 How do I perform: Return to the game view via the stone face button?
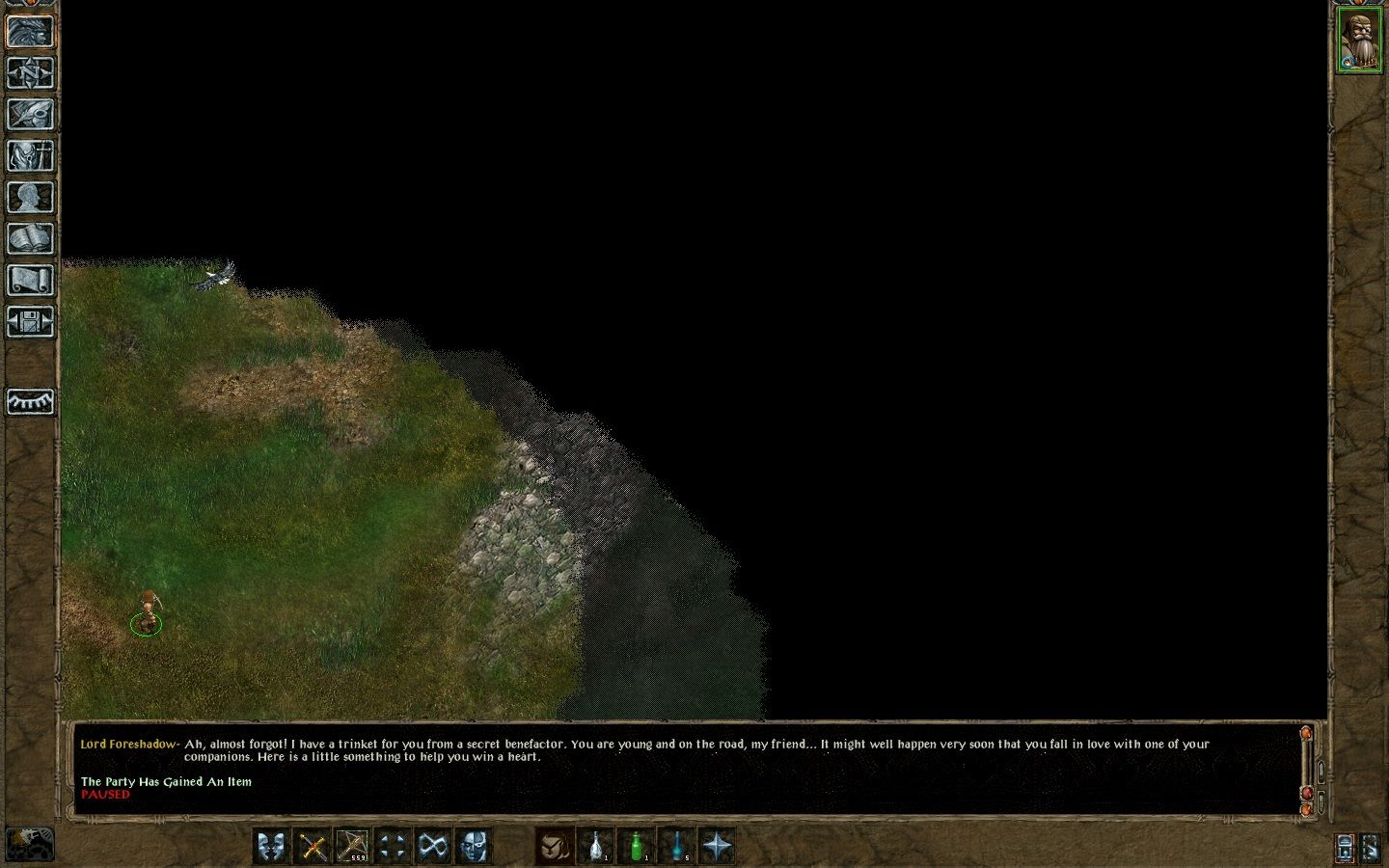30,31
